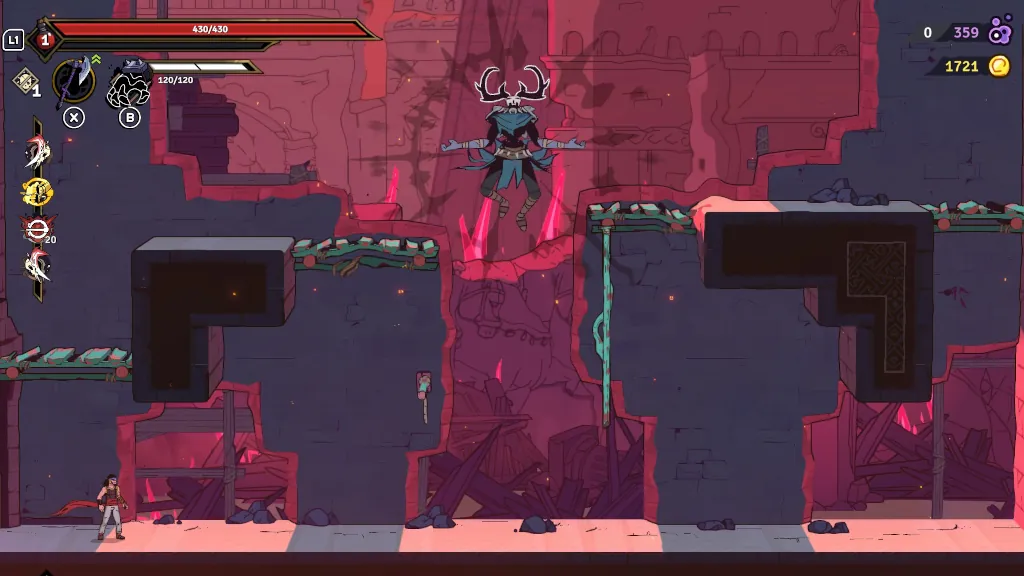This screenshot has width=1024, height=576.
Task: Choose the golden medallion icon
Action: pyautogui.click(x=37, y=191)
